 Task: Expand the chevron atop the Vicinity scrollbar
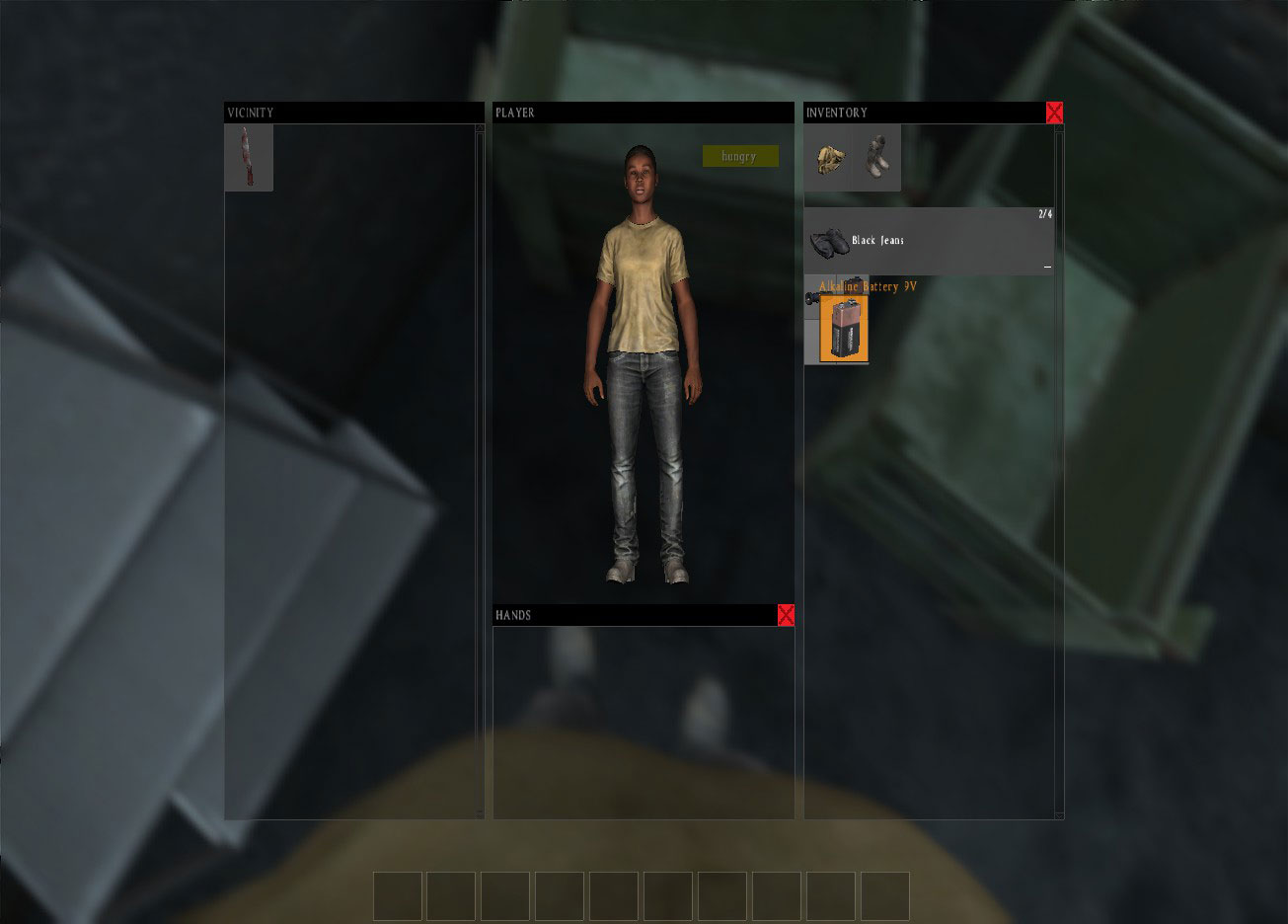click(x=480, y=128)
